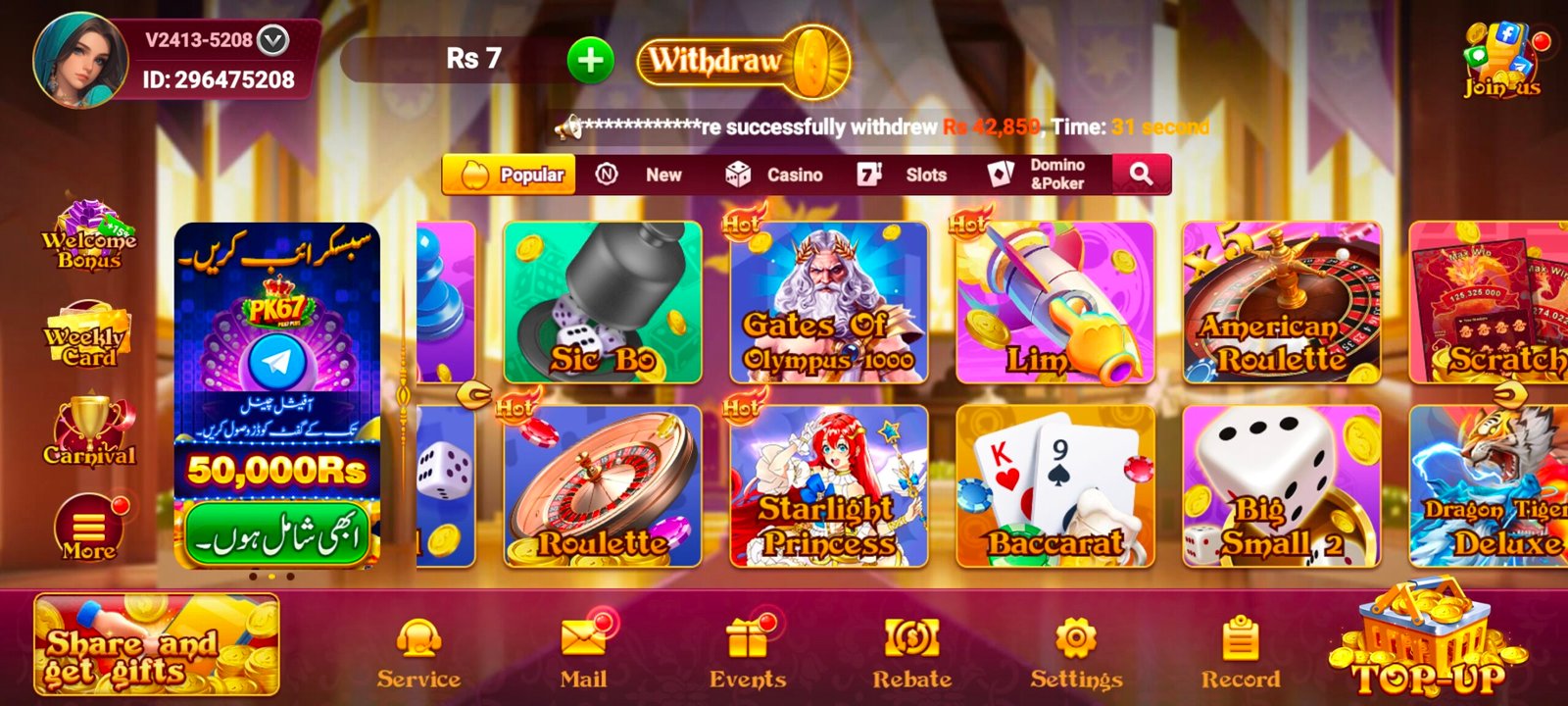Play the Sic Bo game tile
The height and width of the screenshot is (706, 1568).
tap(603, 302)
